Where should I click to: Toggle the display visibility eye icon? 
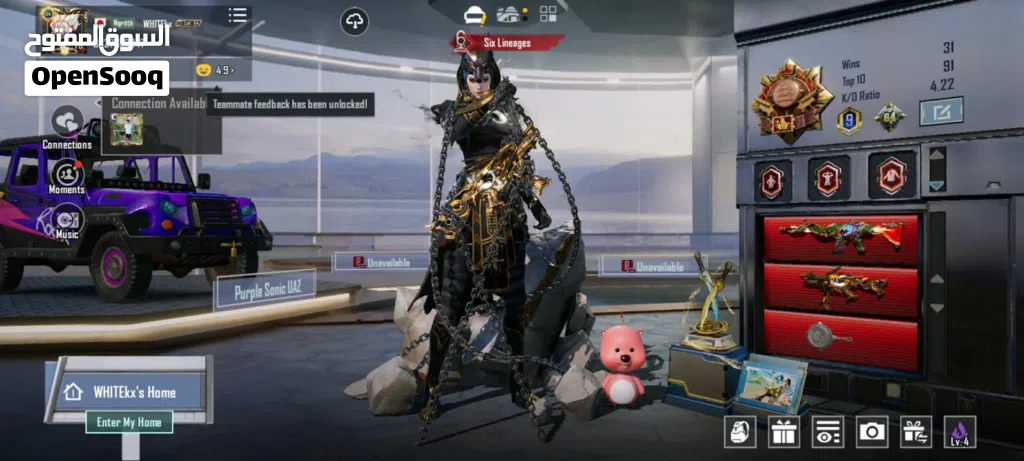(x=828, y=431)
